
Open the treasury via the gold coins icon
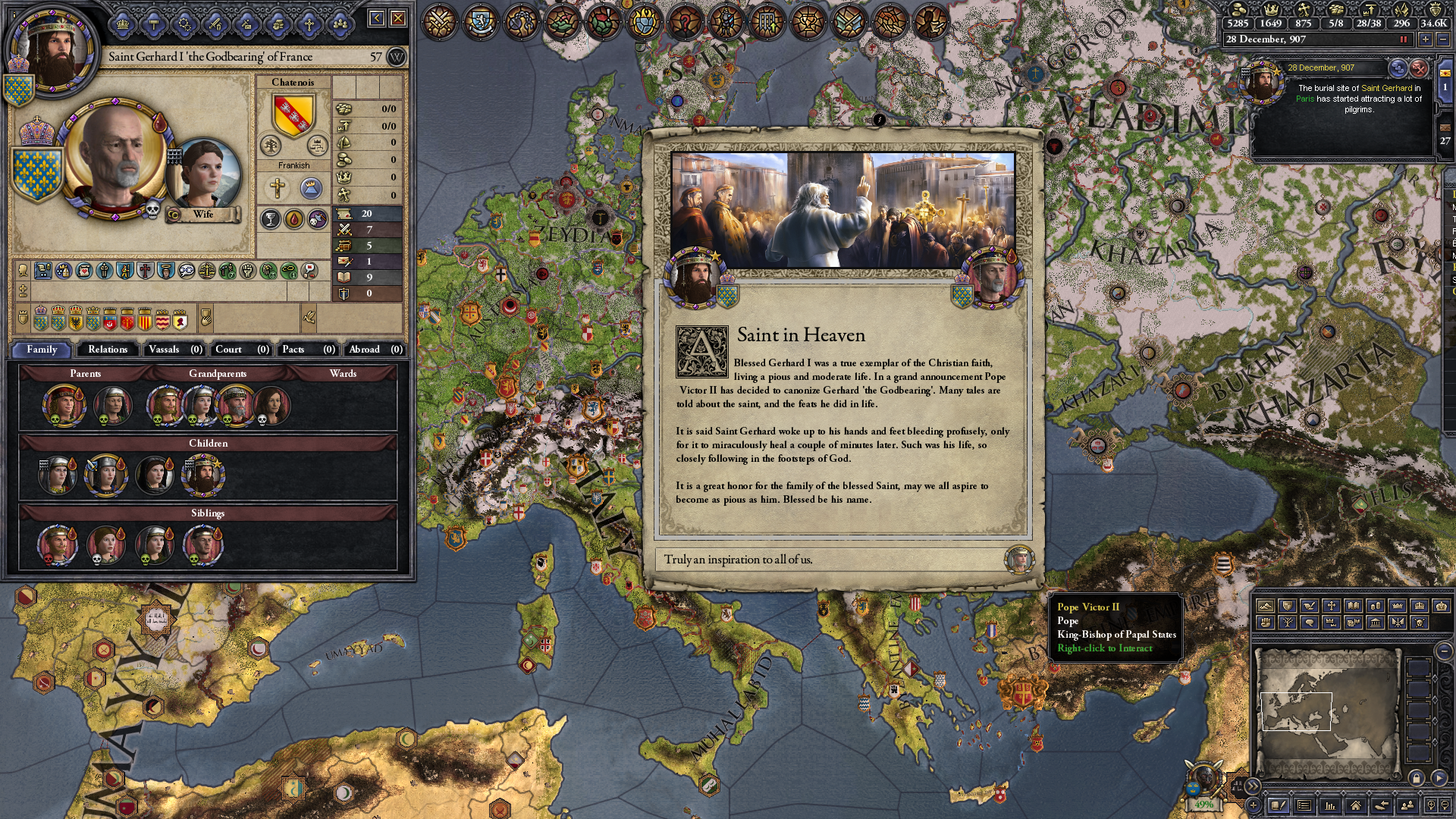1239,11
